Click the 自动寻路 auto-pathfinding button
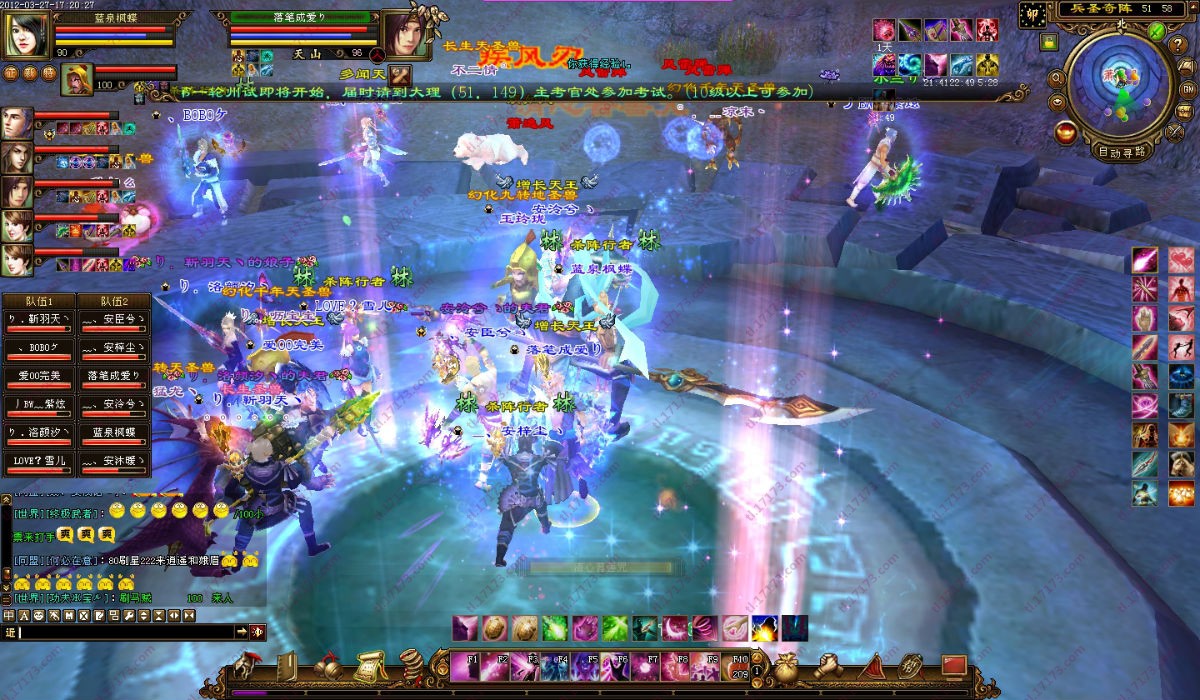The height and width of the screenshot is (700, 1200). [1121, 153]
